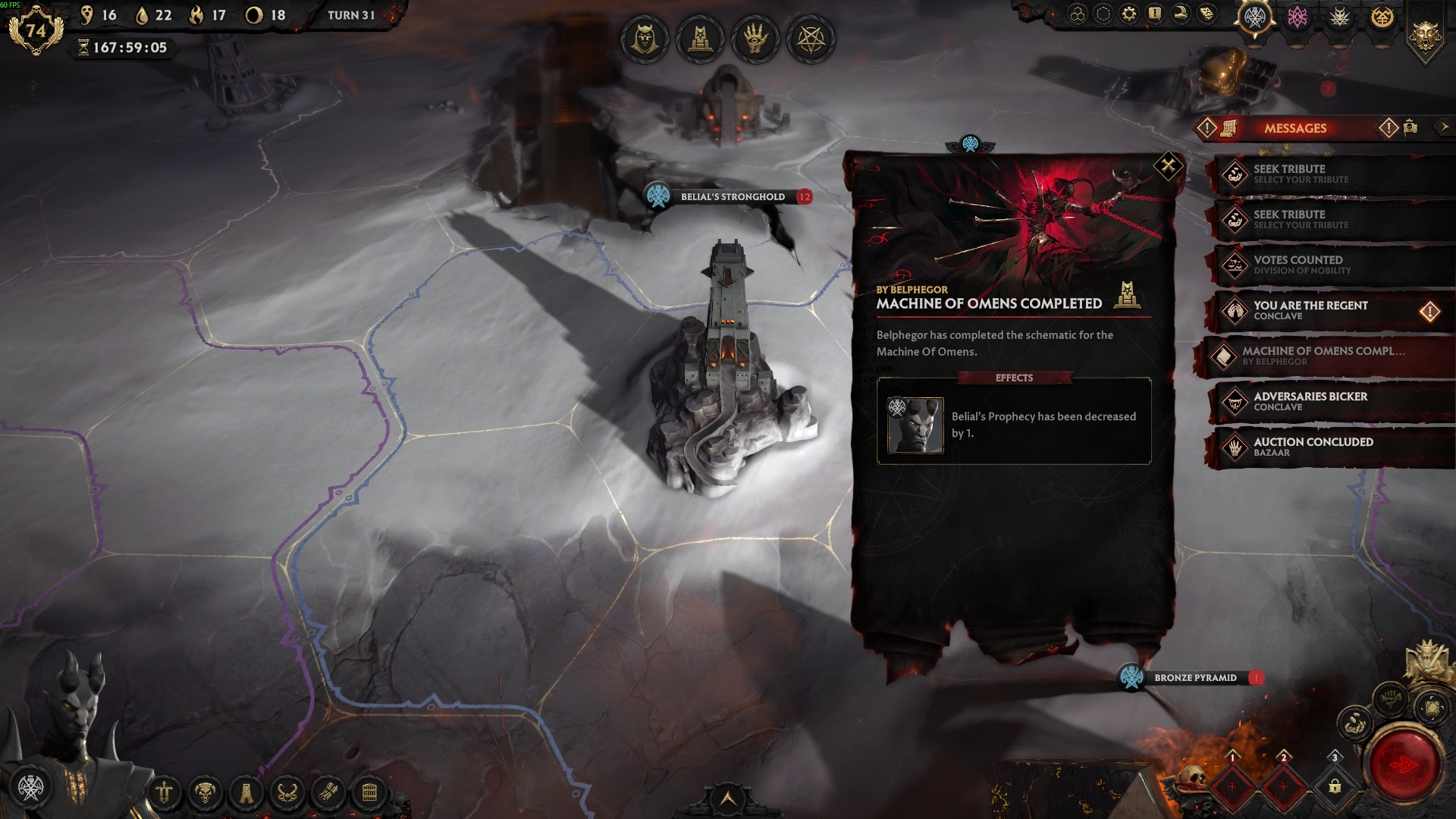
Task: Click the Seek Tribute coin-hand action button
Action: tap(1354, 725)
